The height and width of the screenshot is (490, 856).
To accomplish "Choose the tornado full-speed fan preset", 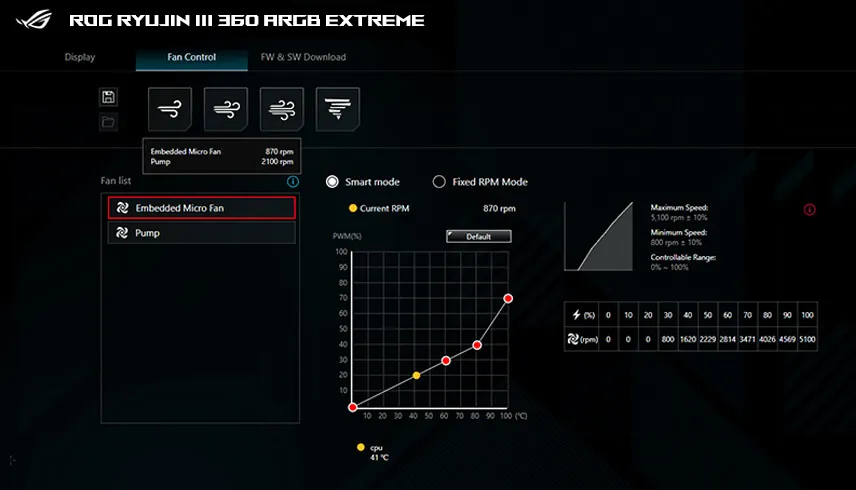I will tap(338, 109).
